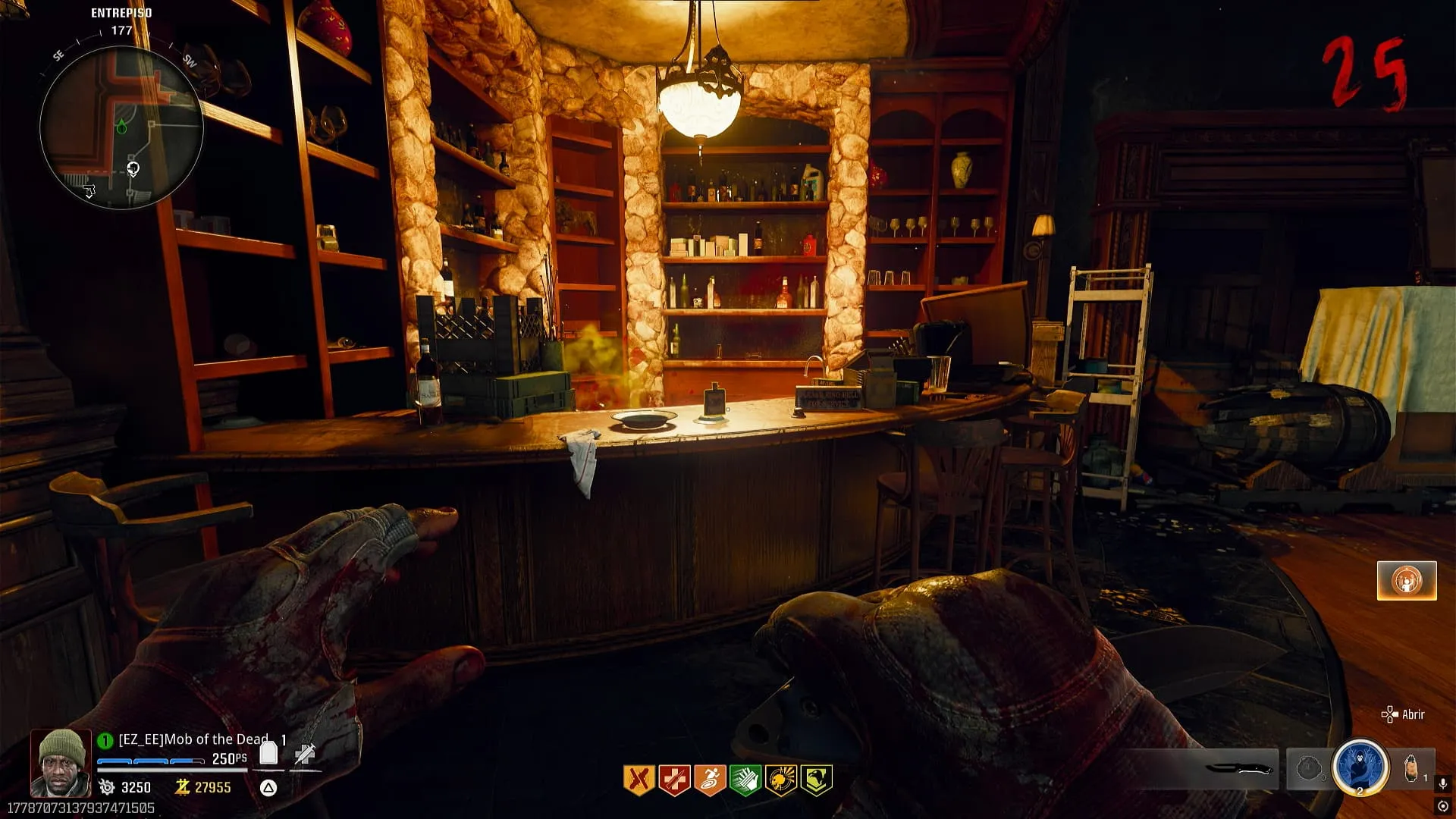
Task: Activate the blue hooded figure field upgrade
Action: pos(1360,767)
